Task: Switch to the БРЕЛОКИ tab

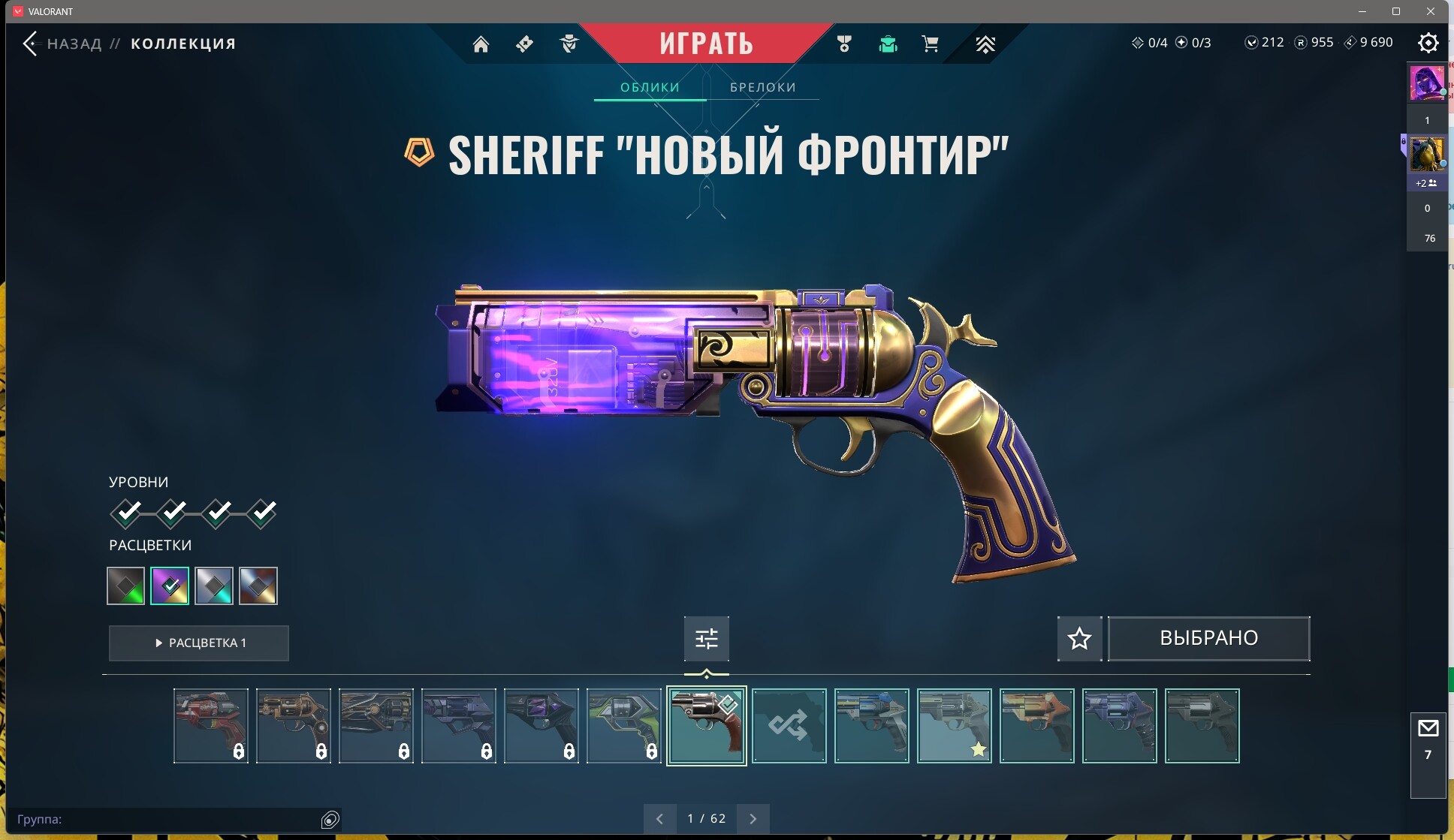Action: click(762, 87)
